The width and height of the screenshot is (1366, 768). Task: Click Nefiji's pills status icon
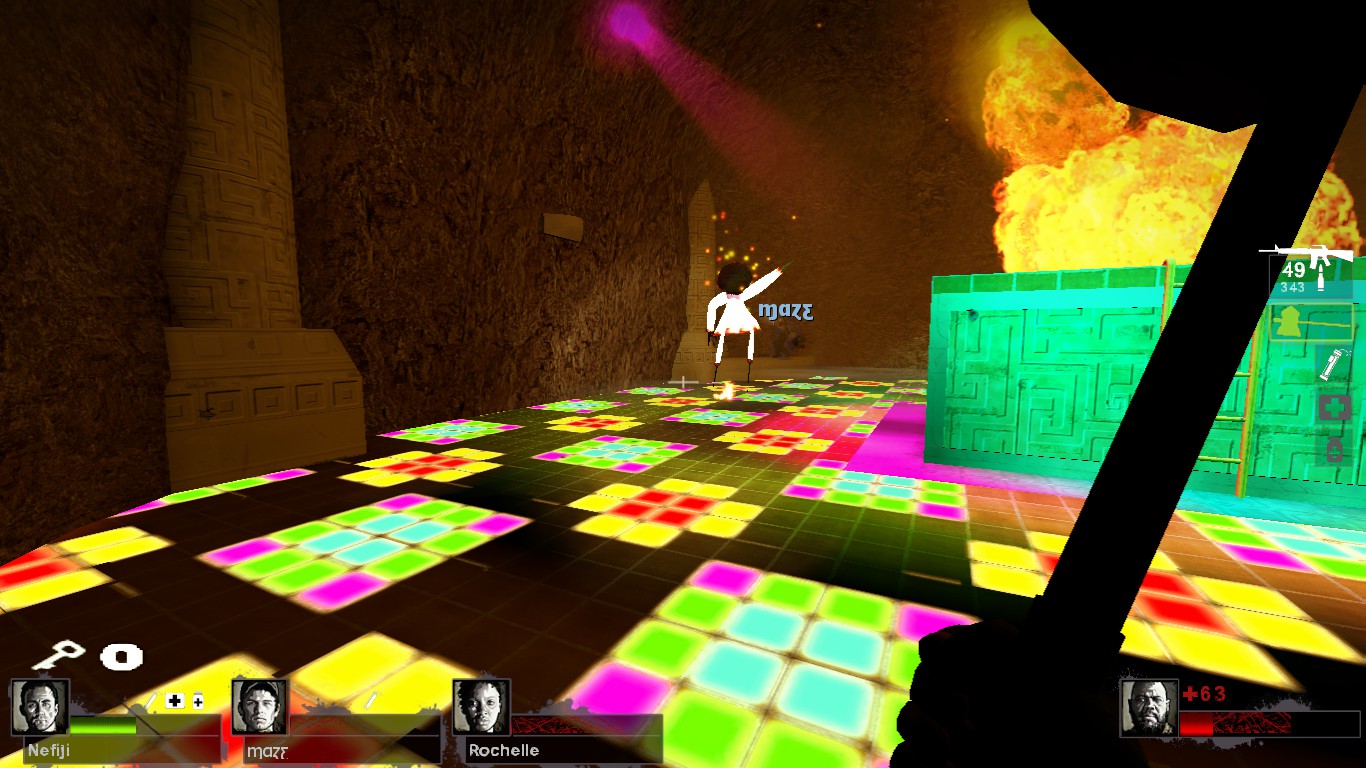(198, 701)
